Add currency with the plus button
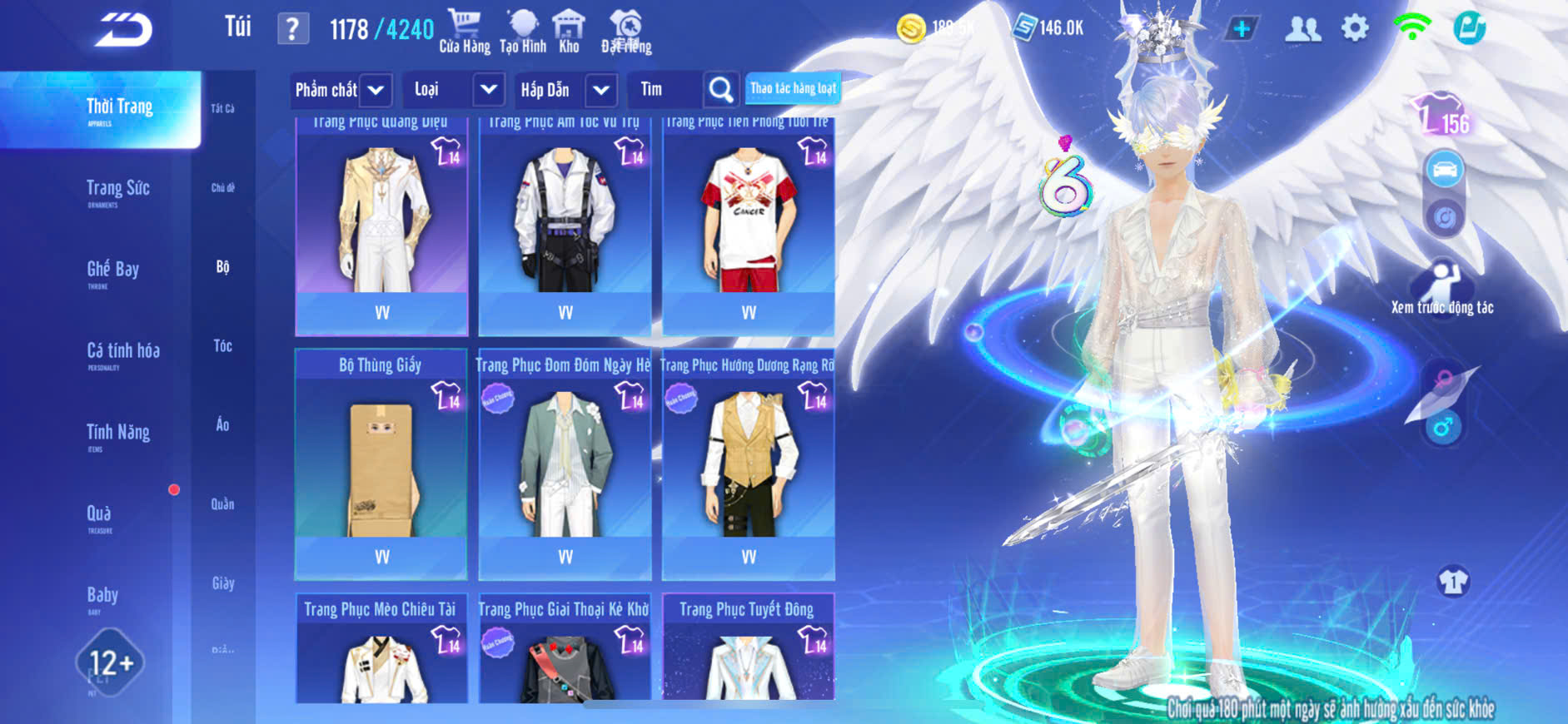 1241,28
